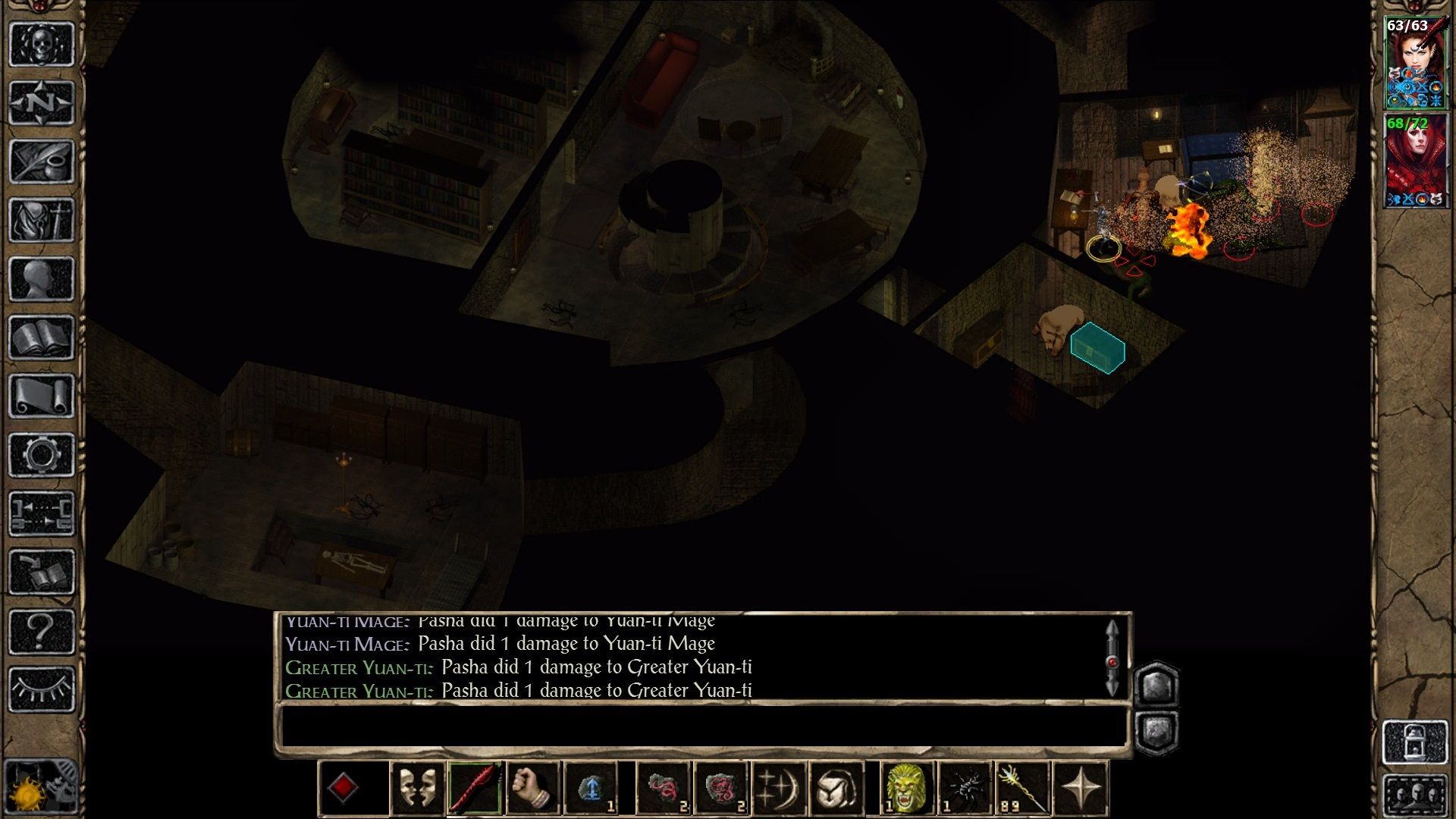Click the red diamond button on action bar
Screen dimensions: 1456x819
[x=343, y=789]
